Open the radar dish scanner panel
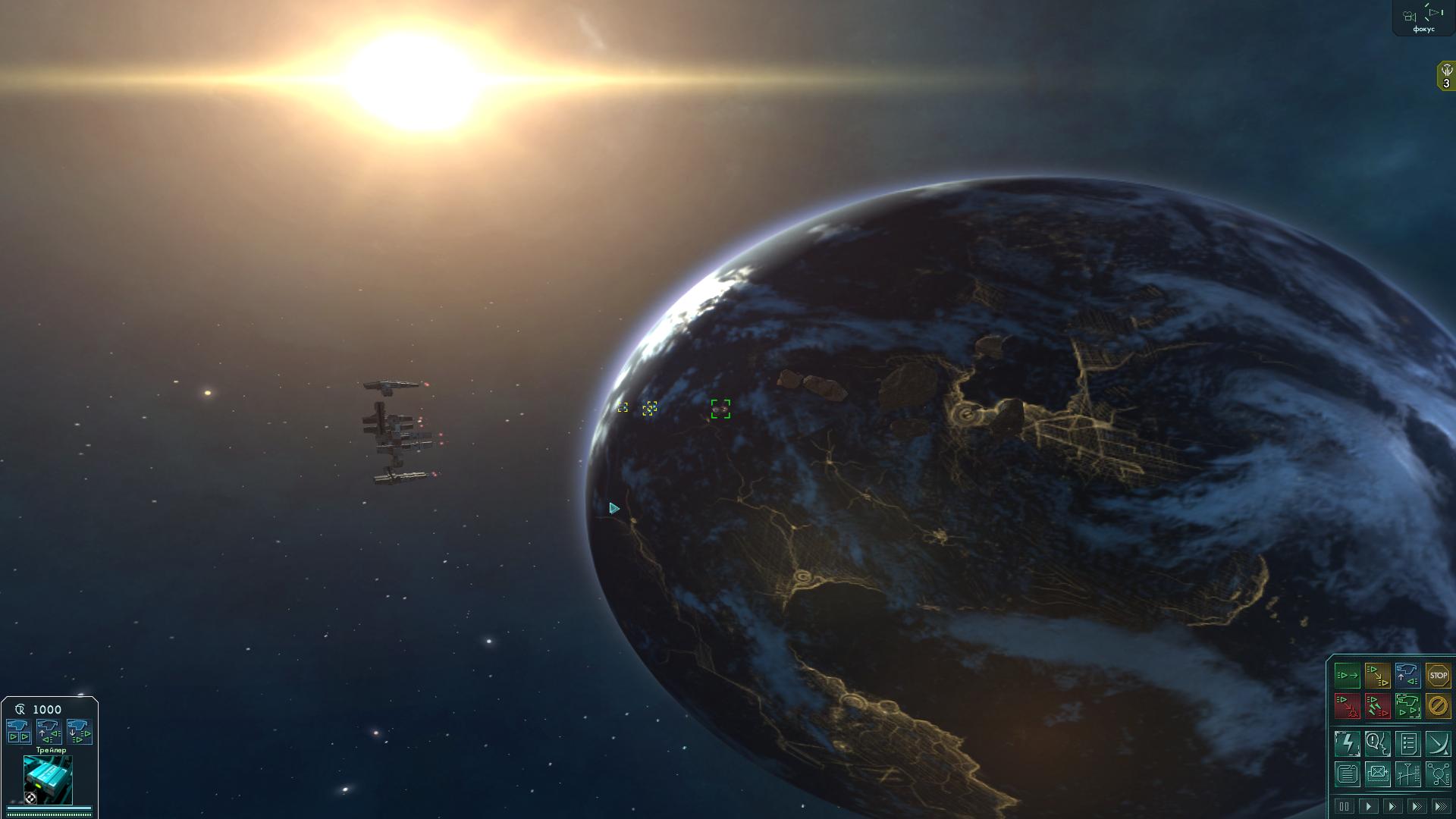 pos(1438,744)
